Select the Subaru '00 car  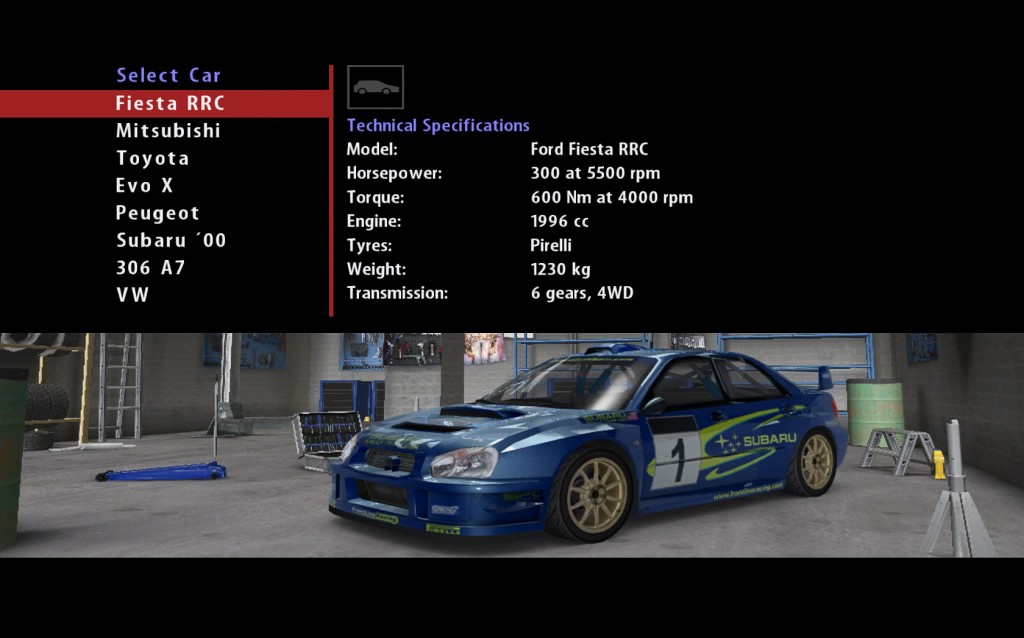tap(171, 241)
